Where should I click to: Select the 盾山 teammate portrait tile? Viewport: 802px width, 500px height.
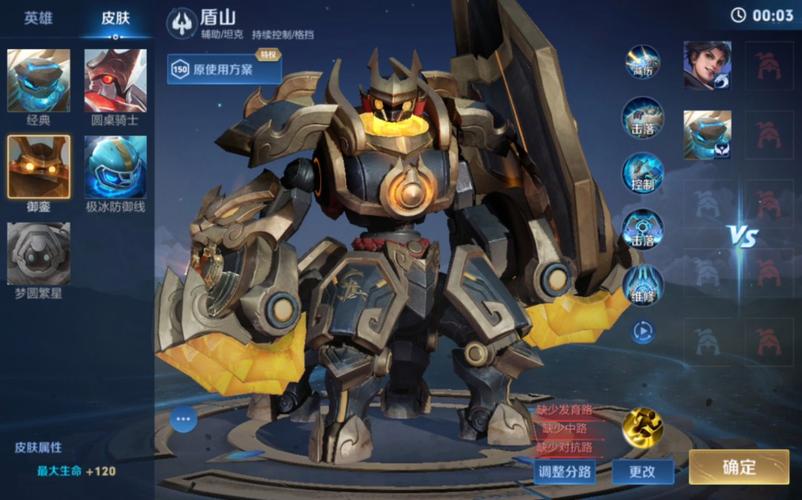coord(707,135)
